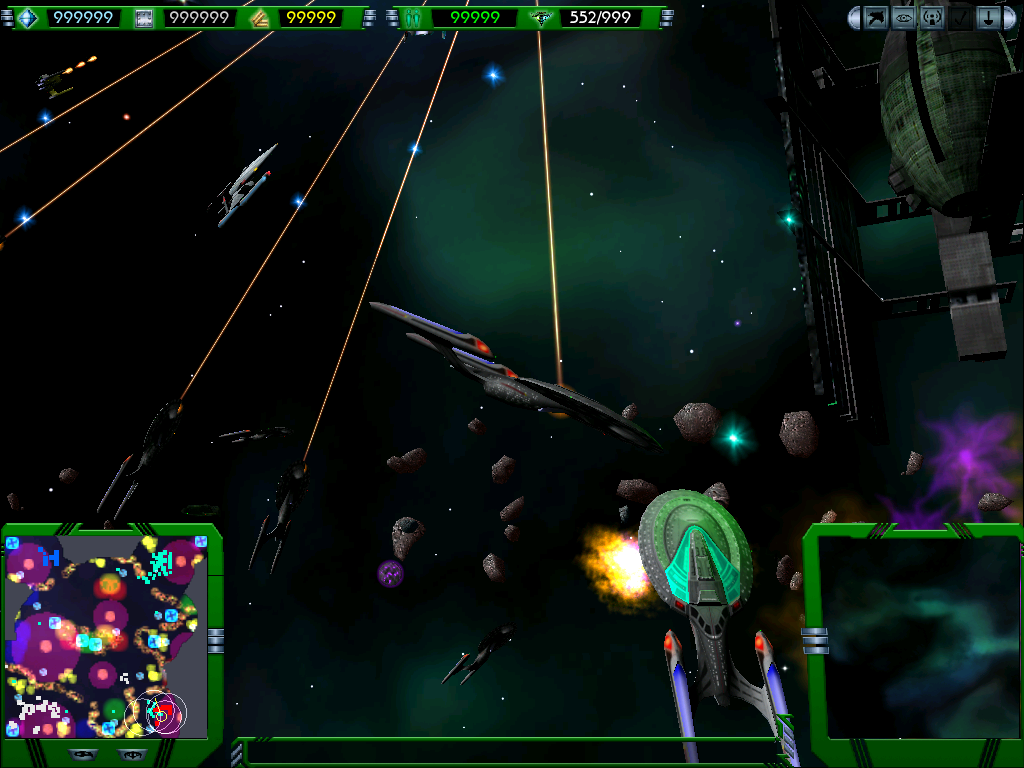Toggle the left button below the minimap

click(x=83, y=754)
